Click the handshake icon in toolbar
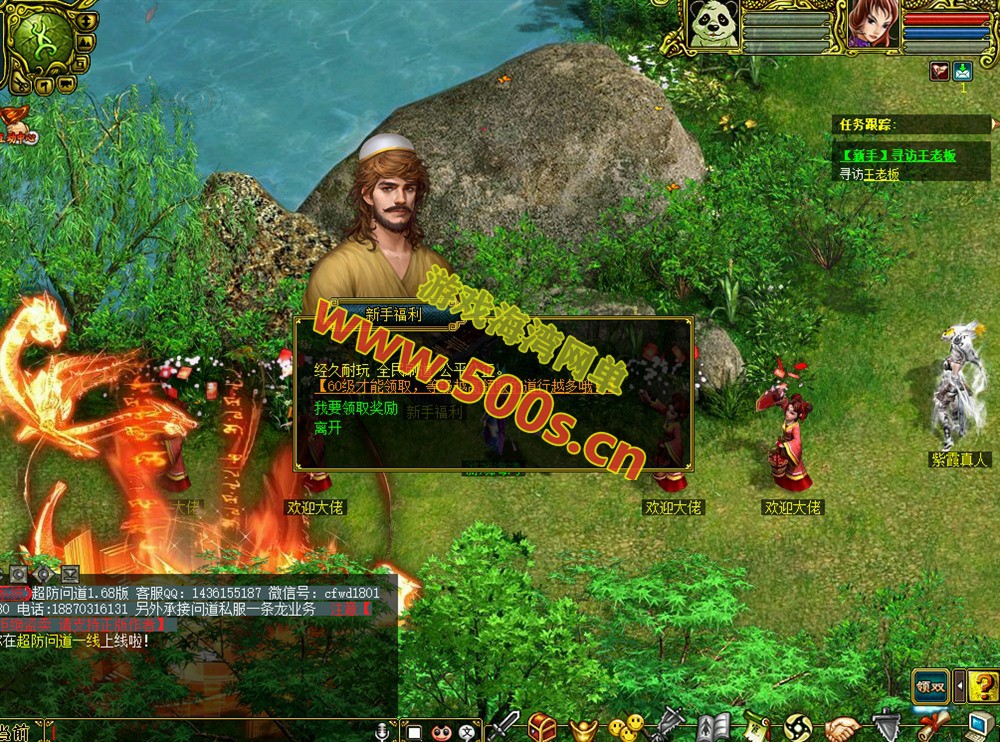This screenshot has width=1000, height=742. click(x=842, y=727)
